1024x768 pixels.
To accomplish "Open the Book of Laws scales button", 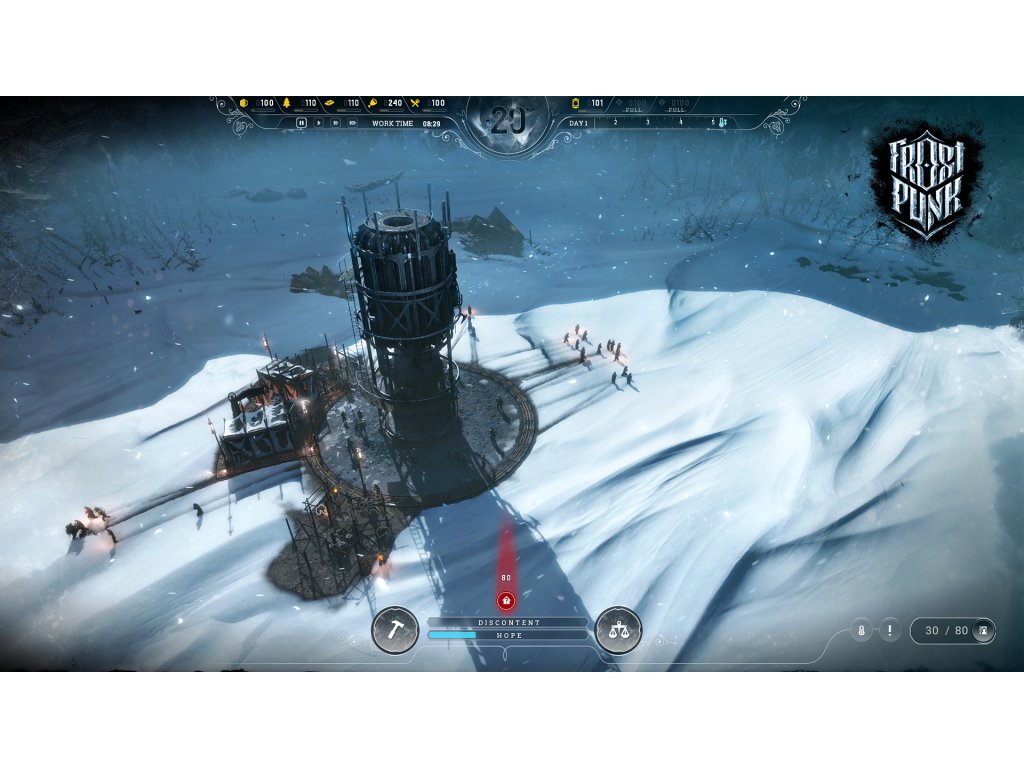I will 618,630.
